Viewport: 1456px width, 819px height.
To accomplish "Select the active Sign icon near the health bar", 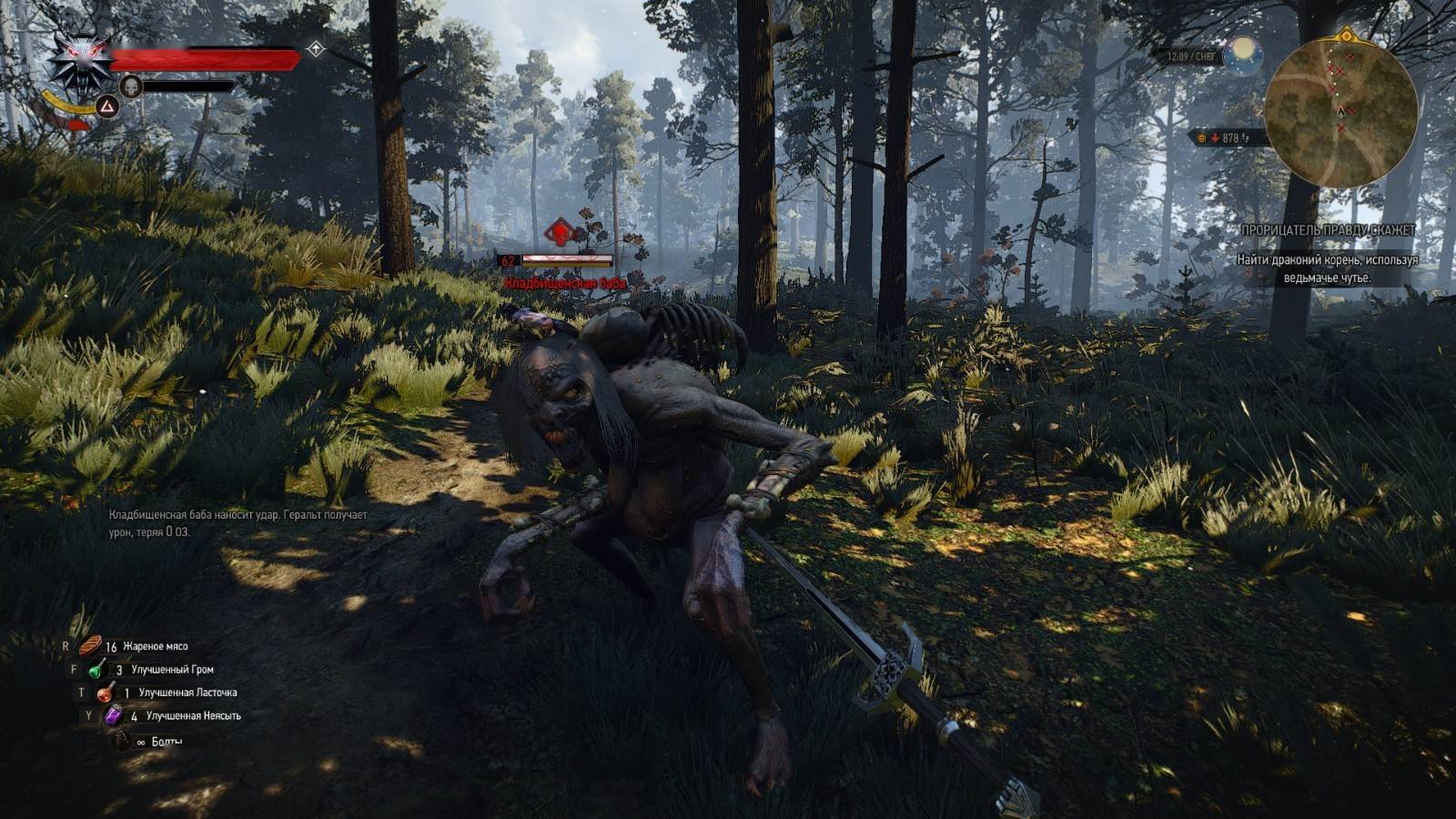I will point(107,106).
